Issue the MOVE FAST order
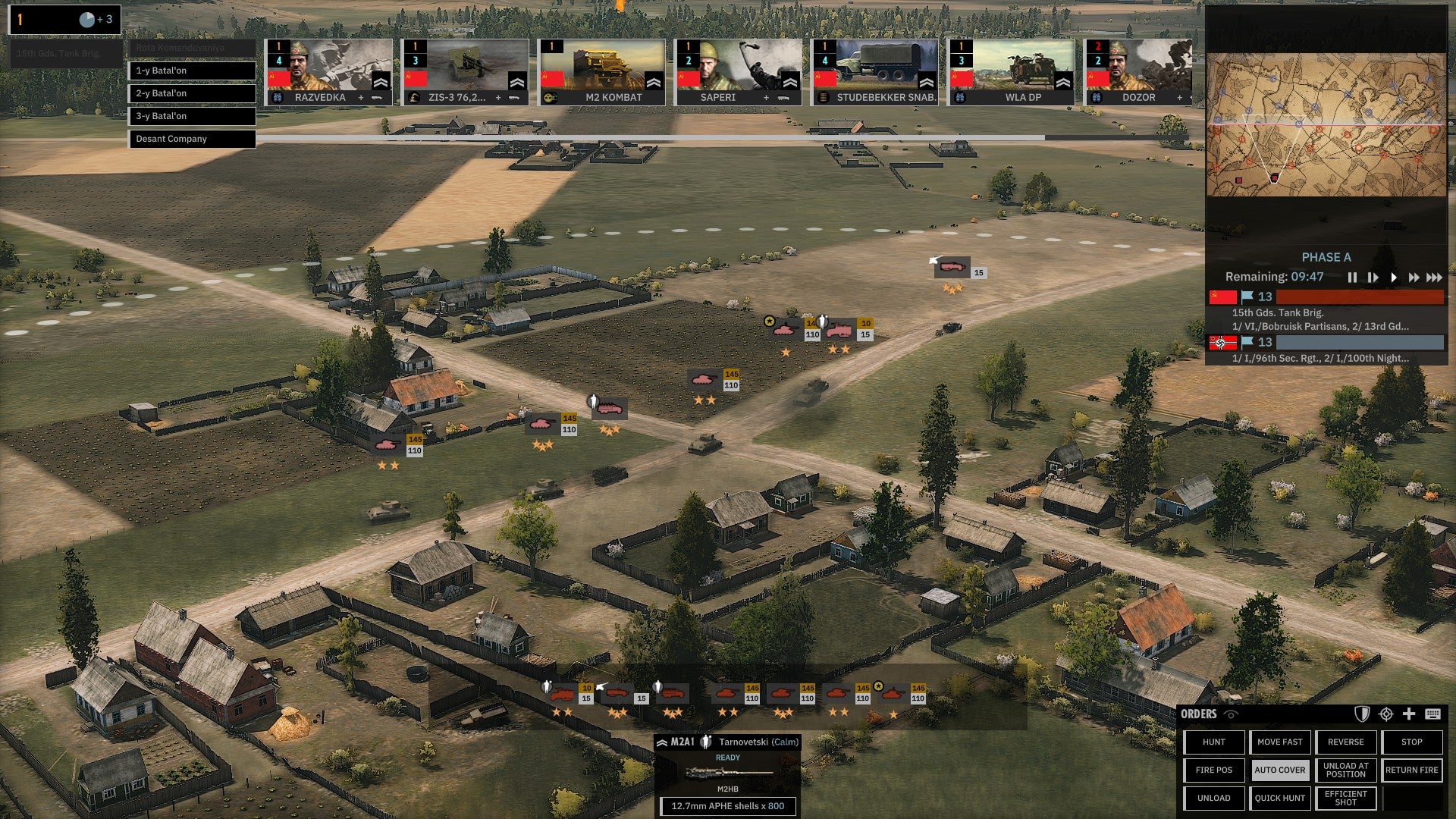This screenshot has height=819, width=1456. click(x=1280, y=742)
